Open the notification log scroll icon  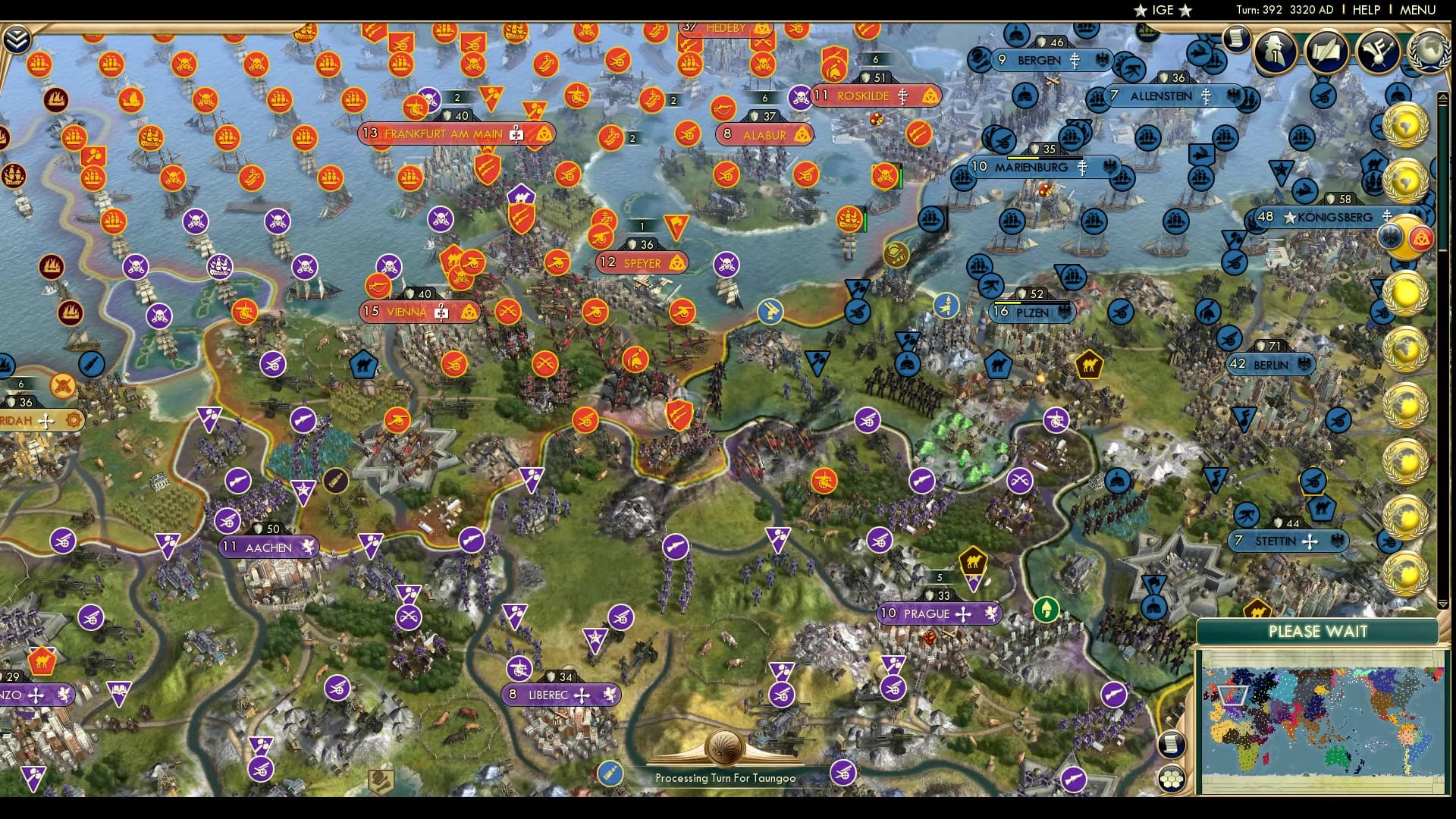point(1236,39)
